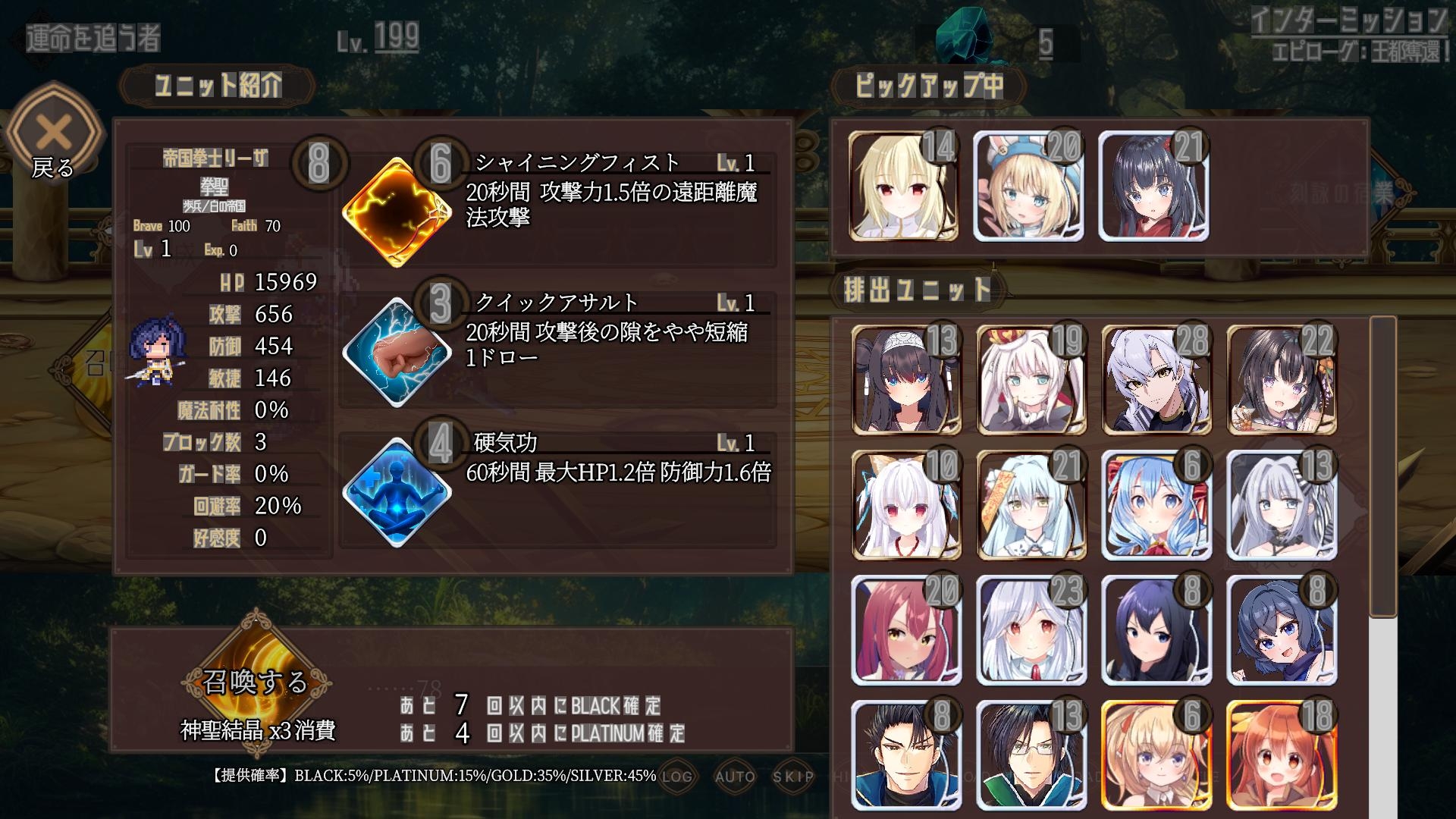
Task: Choose pickup blonde red-eyed unit, cost 14
Action: pyautogui.click(x=903, y=187)
